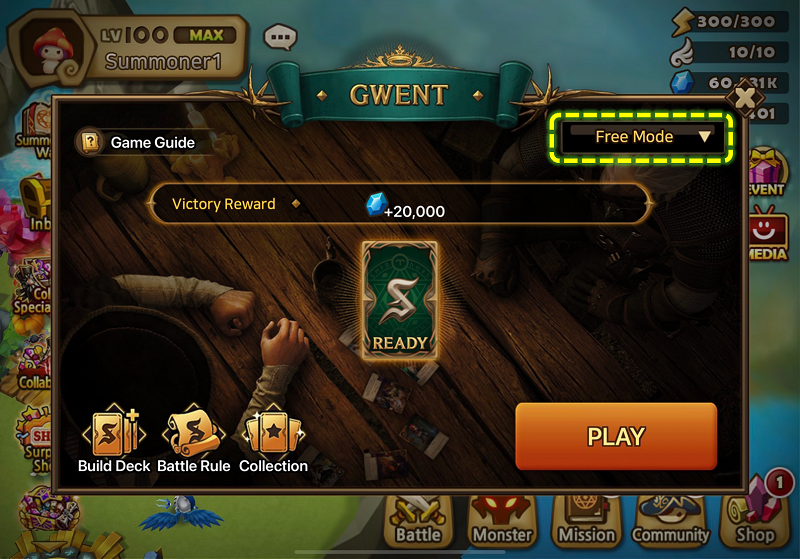Select the READY card deck
Screen dimensions: 800x559
coord(400,297)
